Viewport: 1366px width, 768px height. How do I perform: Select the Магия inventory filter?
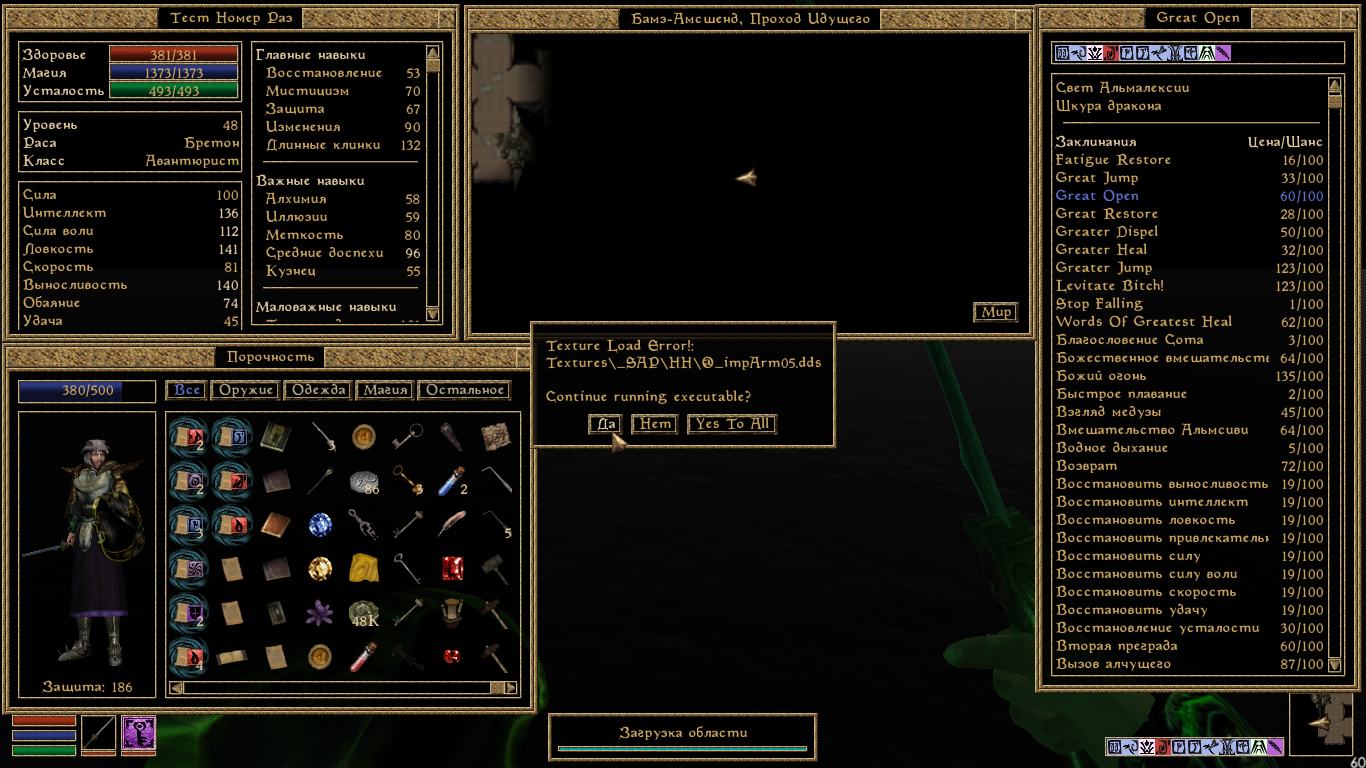384,390
